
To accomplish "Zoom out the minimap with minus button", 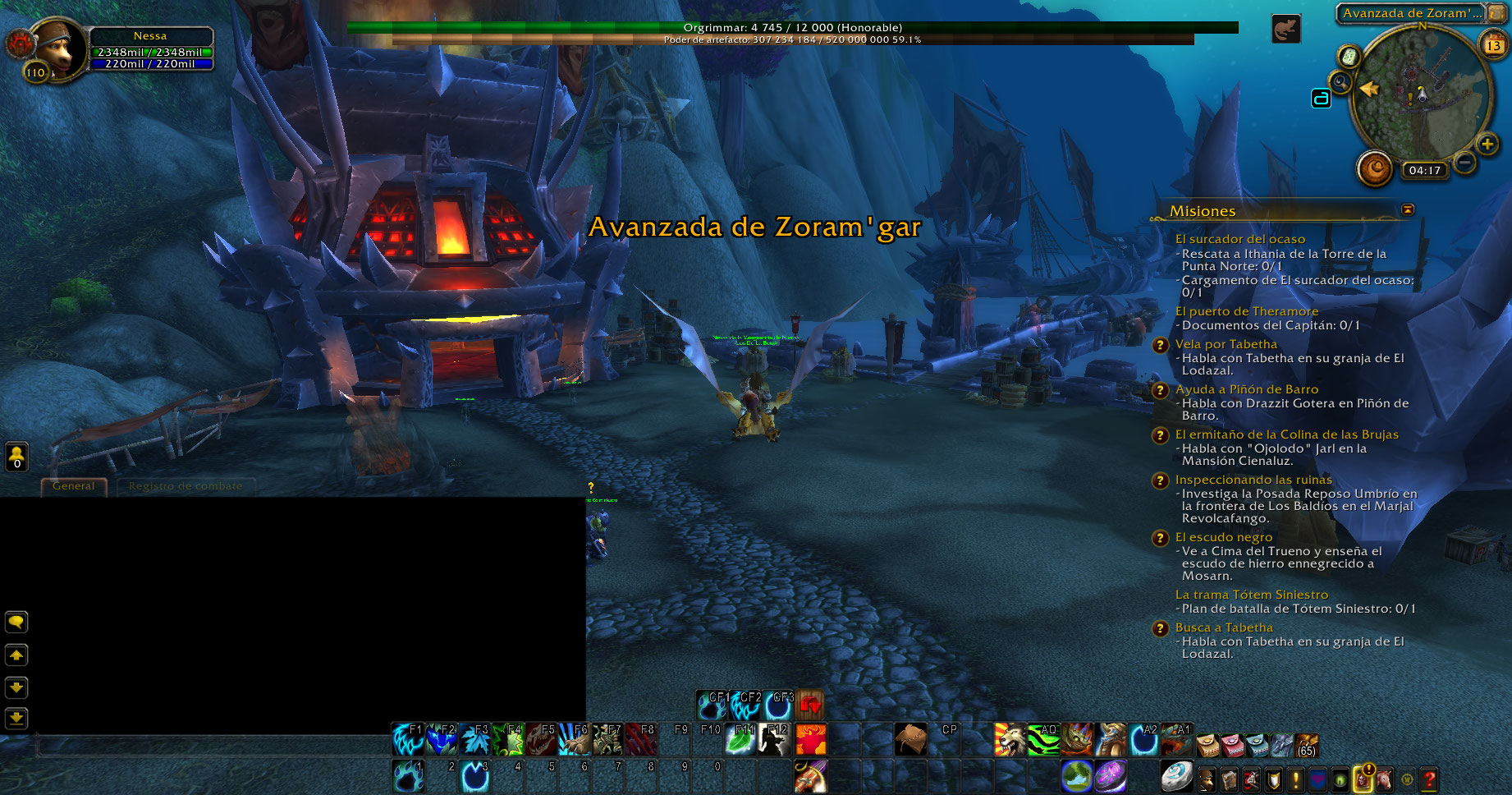I will [x=1464, y=163].
